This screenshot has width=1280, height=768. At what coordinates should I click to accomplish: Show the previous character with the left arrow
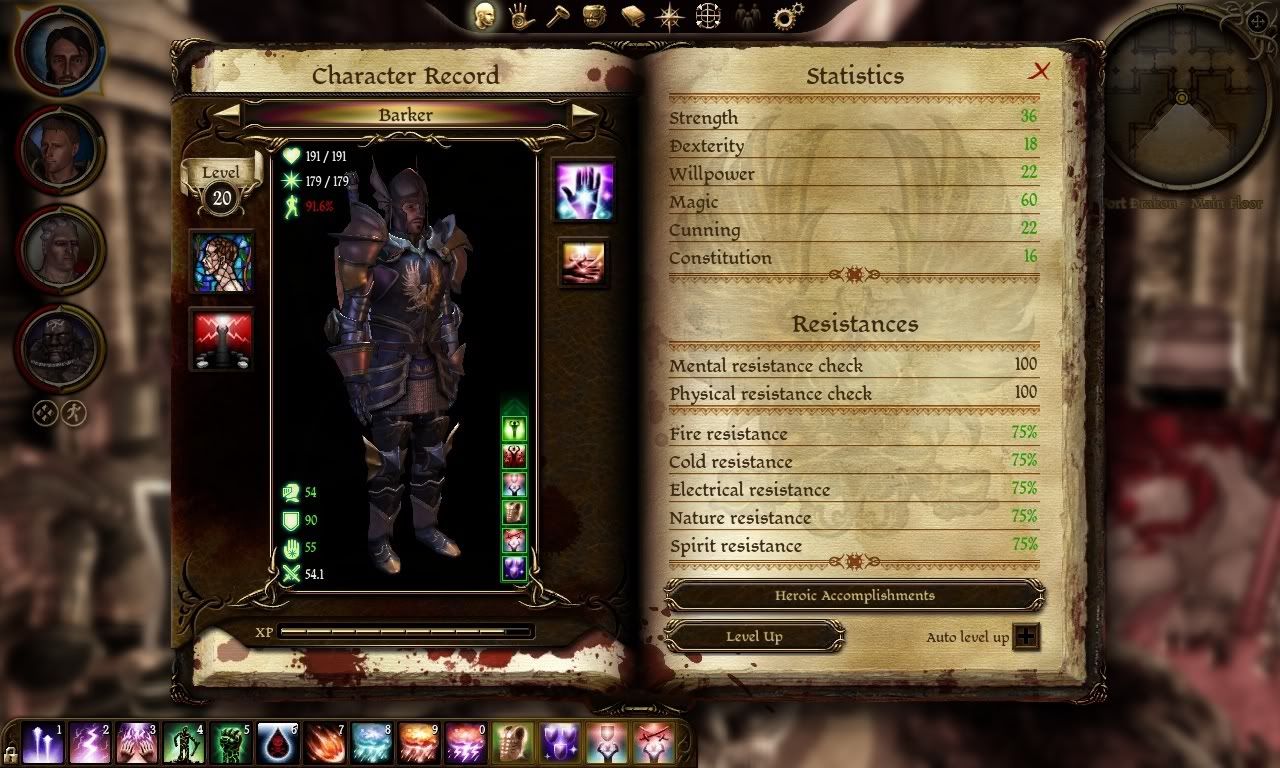pos(229,114)
